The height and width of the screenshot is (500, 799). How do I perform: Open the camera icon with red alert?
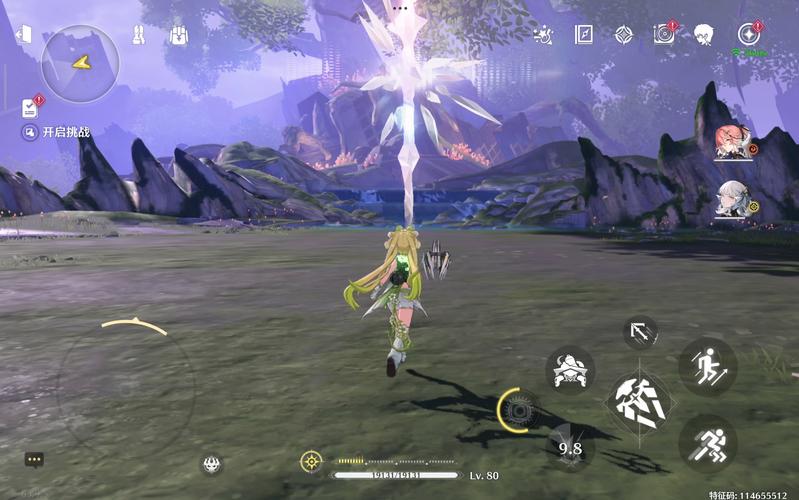coord(663,35)
